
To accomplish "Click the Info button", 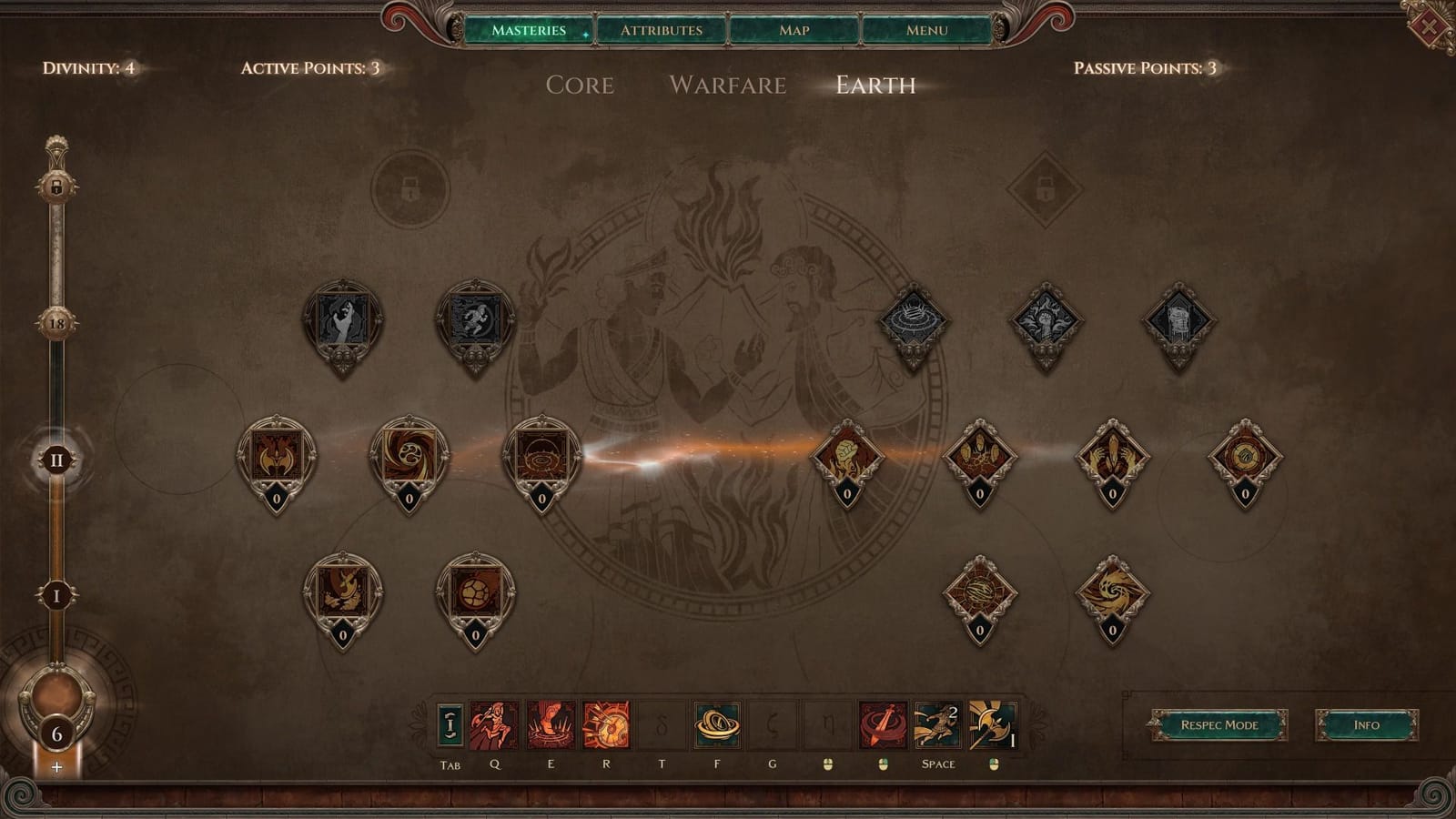I will pyautogui.click(x=1365, y=726).
